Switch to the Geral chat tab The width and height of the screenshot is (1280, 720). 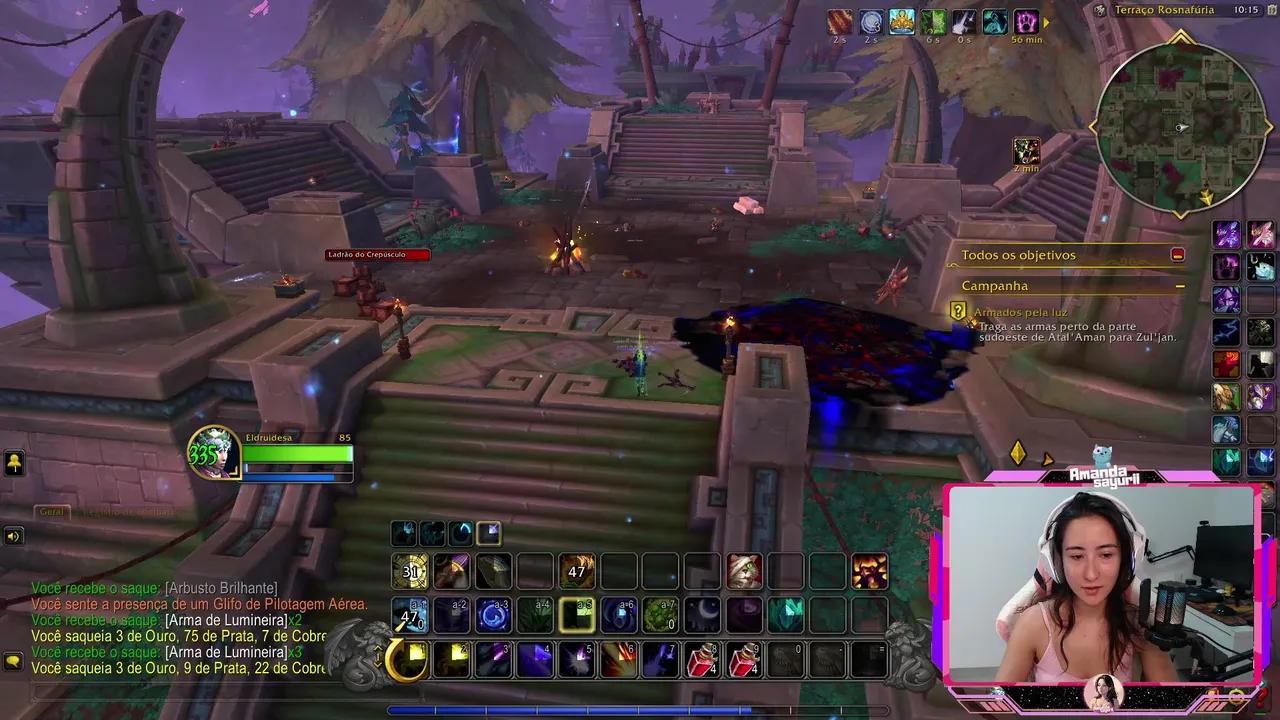50,512
